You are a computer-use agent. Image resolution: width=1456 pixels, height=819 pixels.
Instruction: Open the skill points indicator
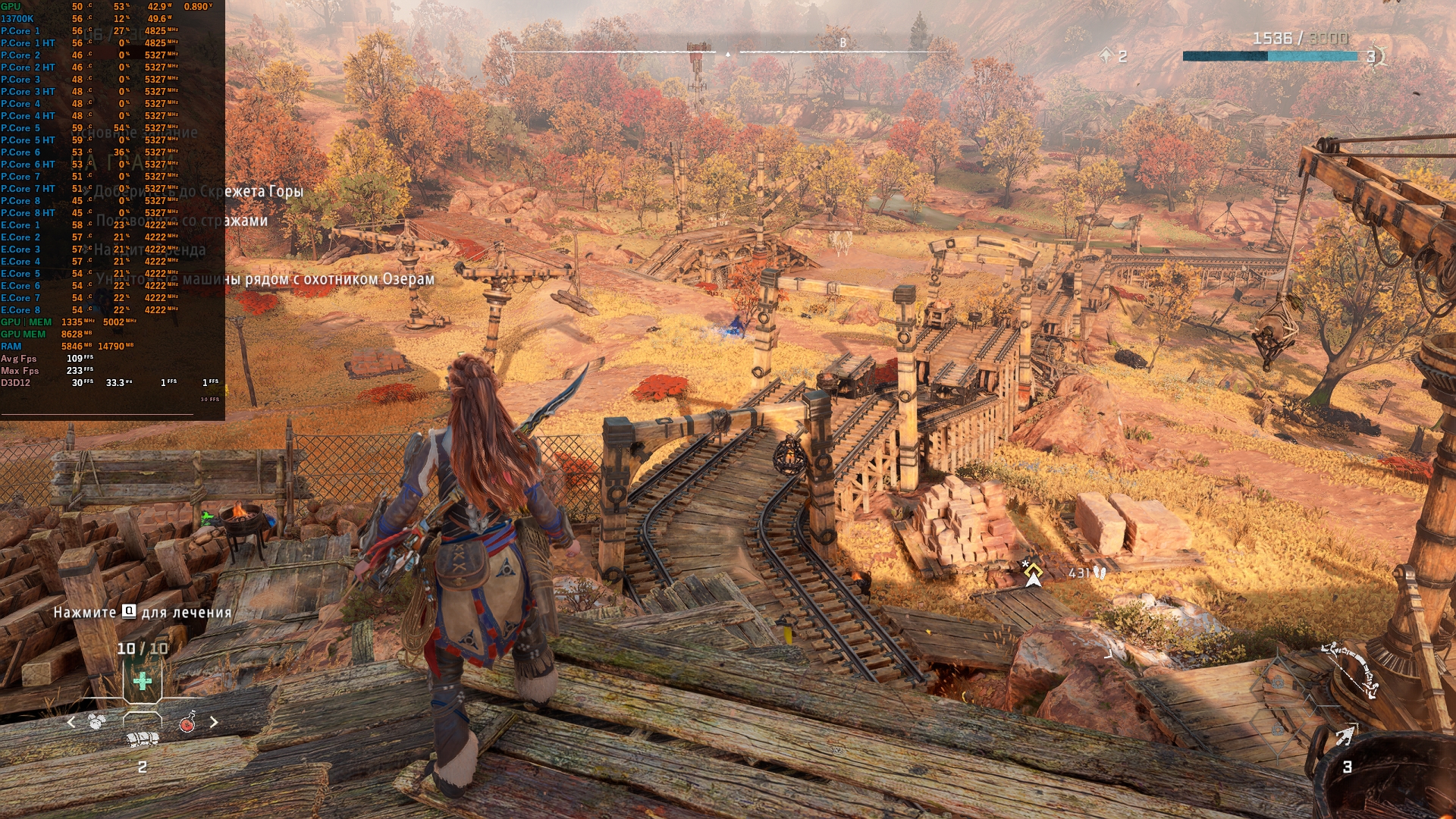coord(1112,55)
